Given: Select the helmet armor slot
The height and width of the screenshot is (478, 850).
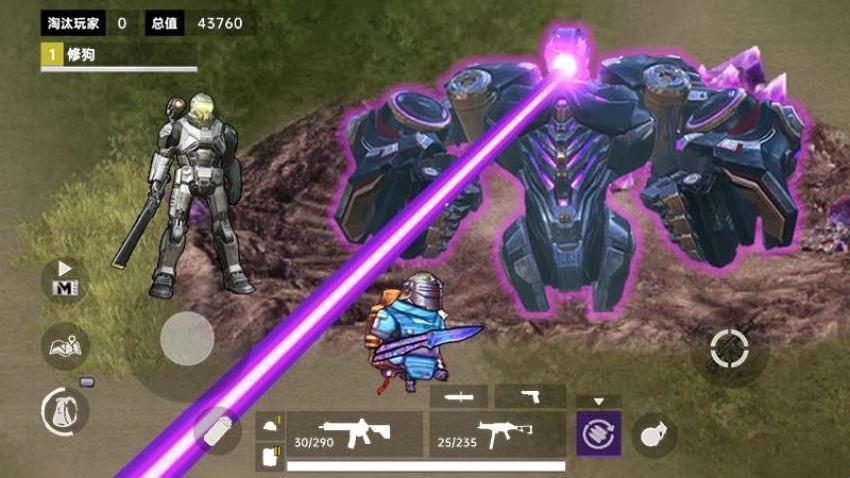Looking at the screenshot, I should point(269,425).
